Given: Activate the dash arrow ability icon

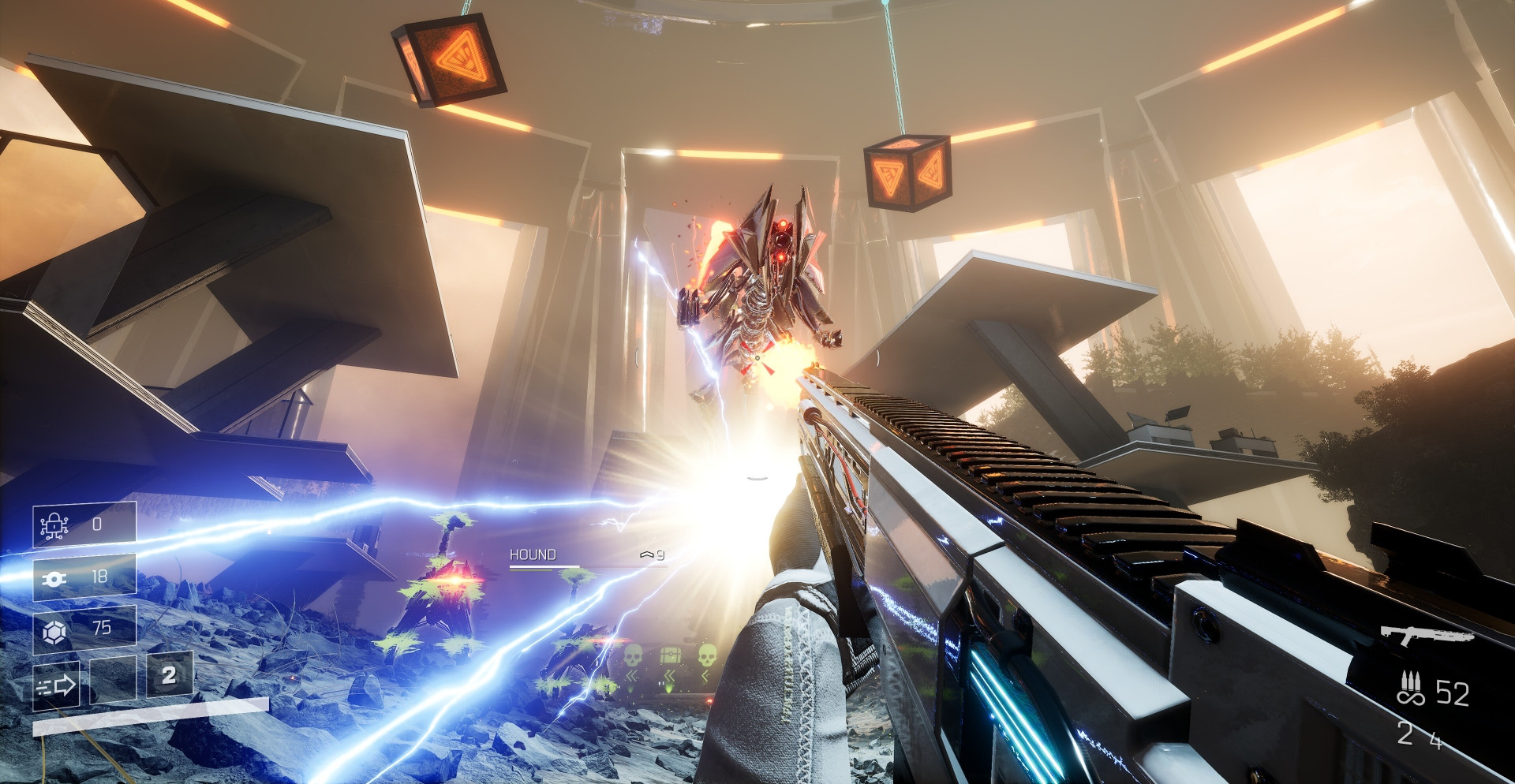Looking at the screenshot, I should tap(56, 685).
